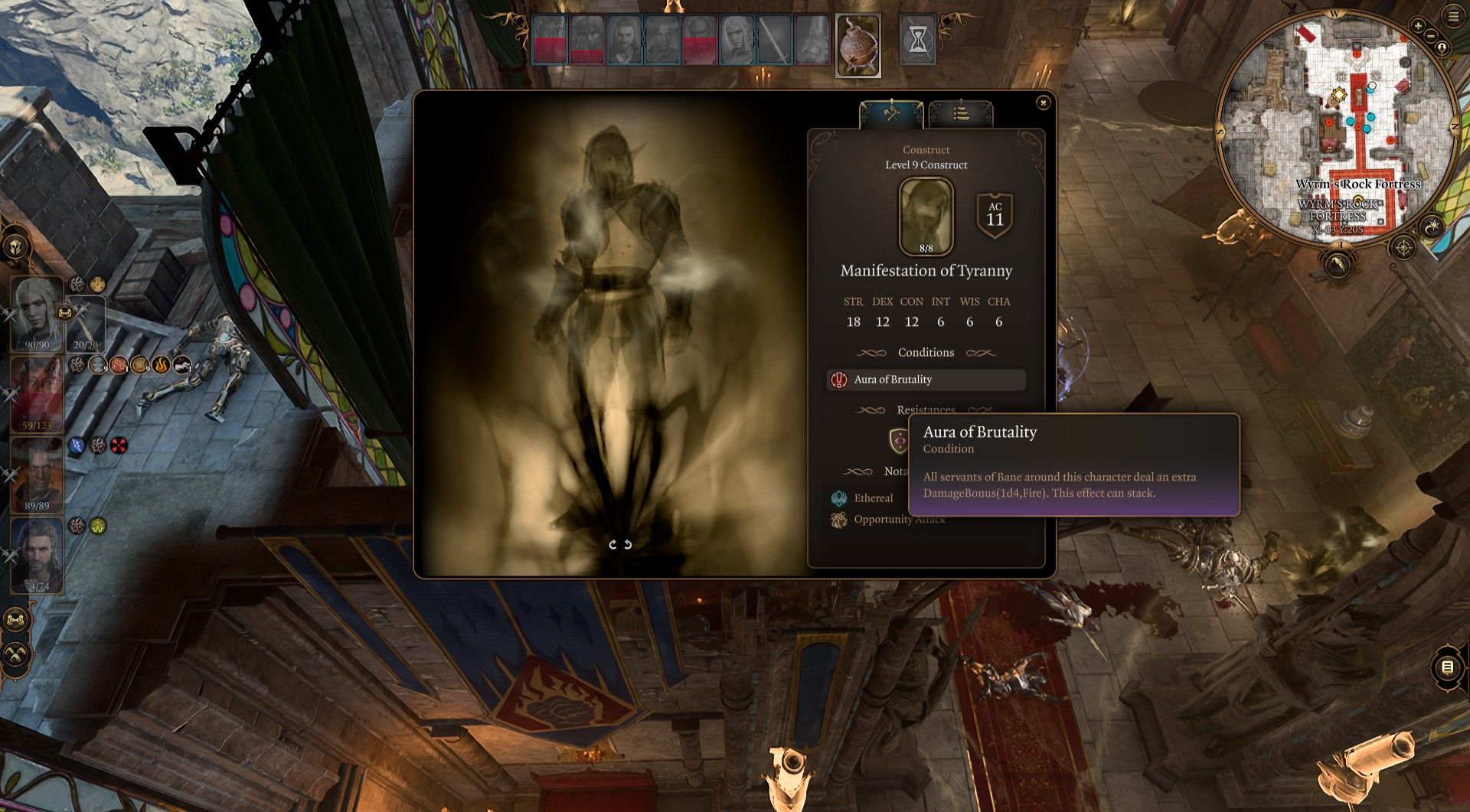The width and height of the screenshot is (1470, 812).
Task: Click the moon-and-sun icon beside the minimap
Action: click(1432, 227)
